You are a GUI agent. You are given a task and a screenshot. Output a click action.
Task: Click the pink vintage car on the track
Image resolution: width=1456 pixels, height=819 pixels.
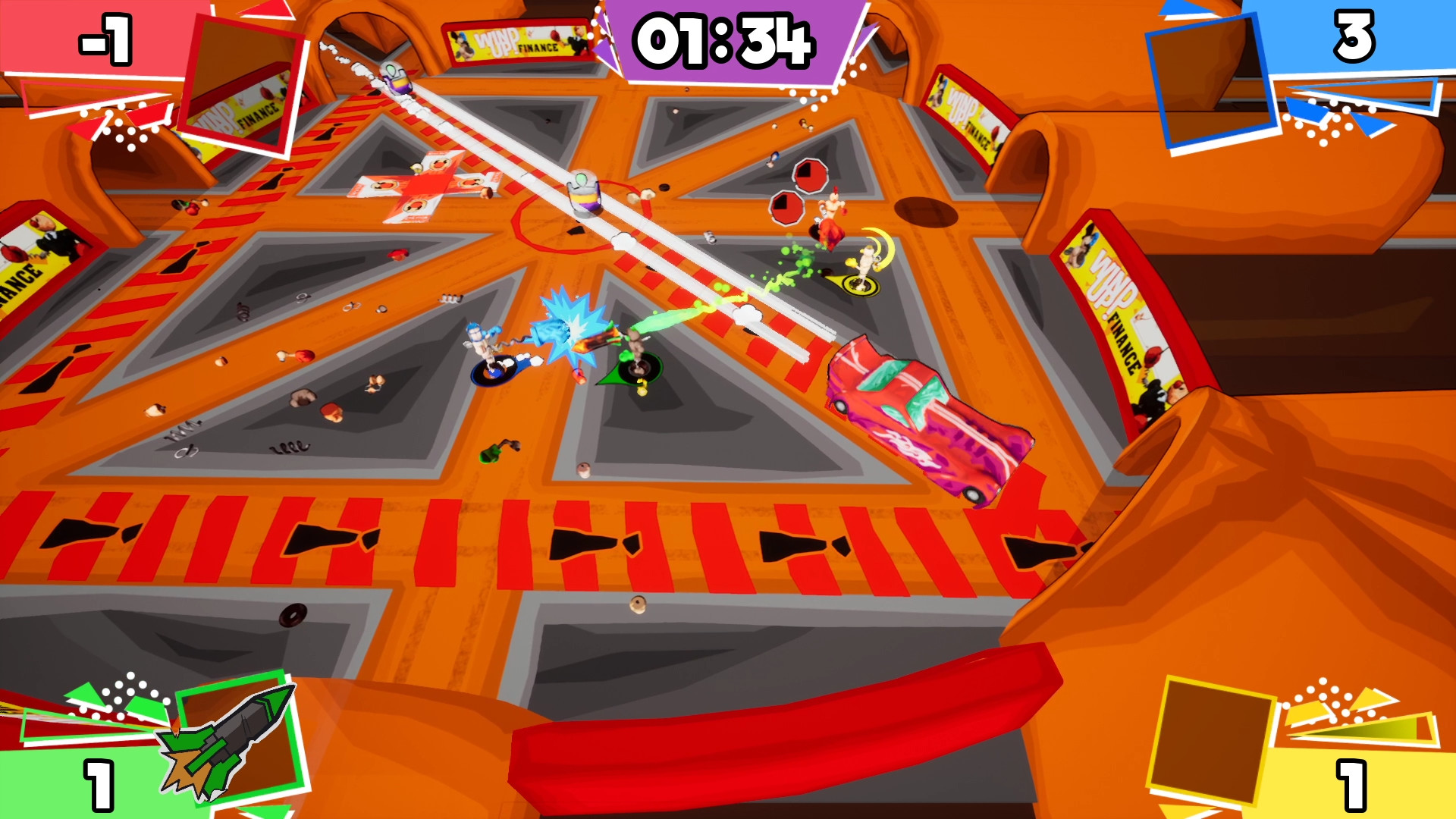(x=925, y=413)
